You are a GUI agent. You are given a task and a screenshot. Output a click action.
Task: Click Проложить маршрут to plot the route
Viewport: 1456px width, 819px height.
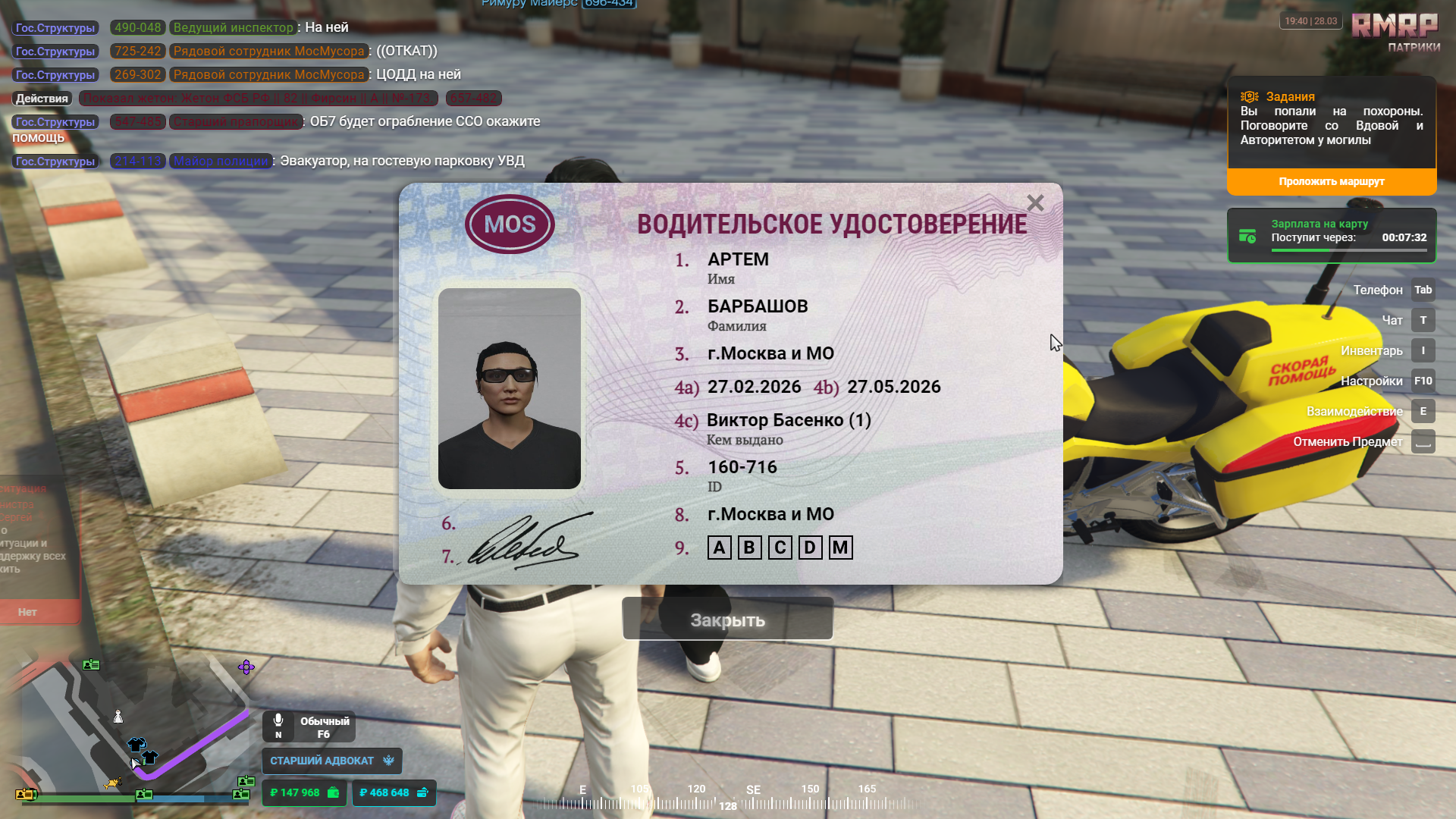click(x=1331, y=181)
